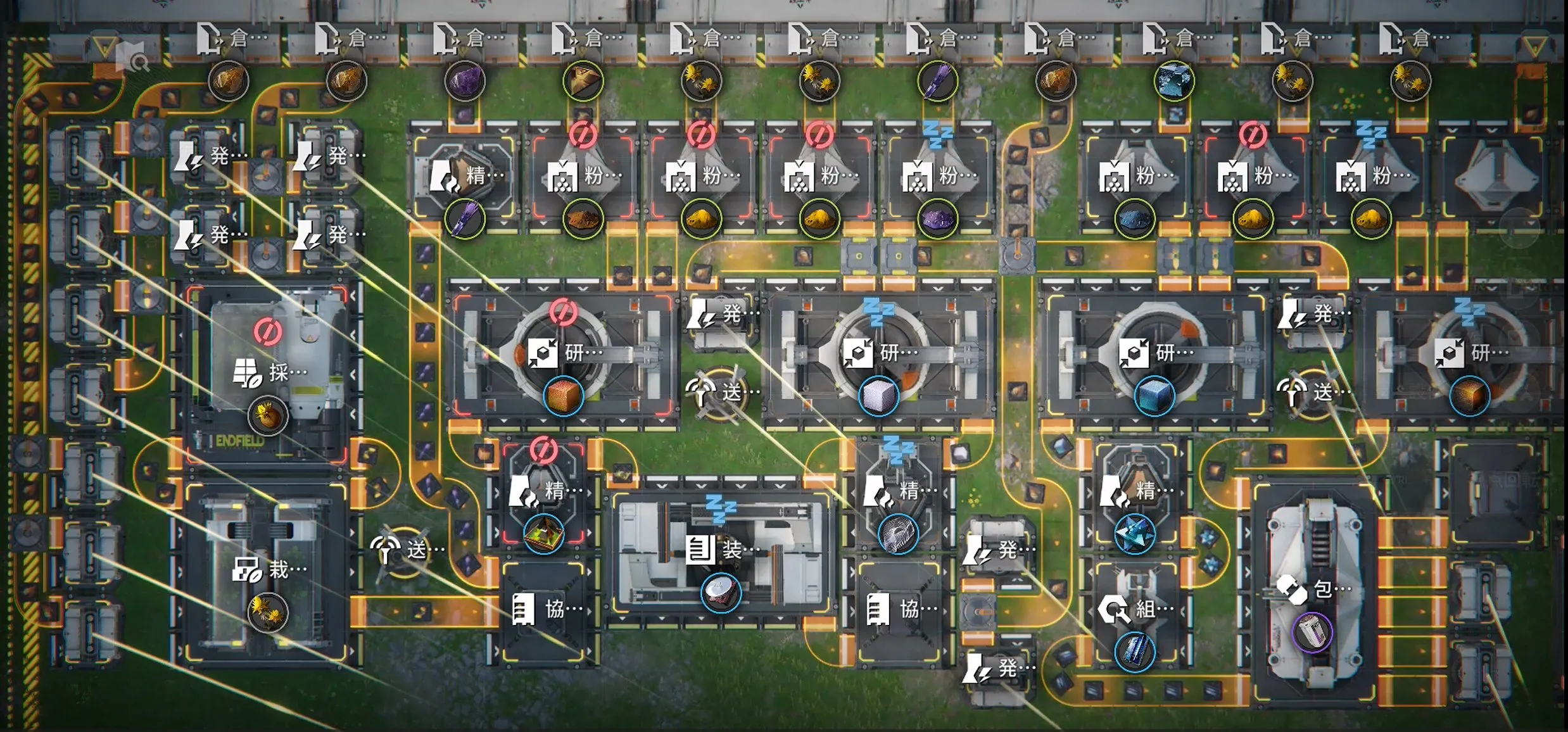Select the brown powder grinder output icon
The width and height of the screenshot is (1568, 732).
click(x=583, y=220)
